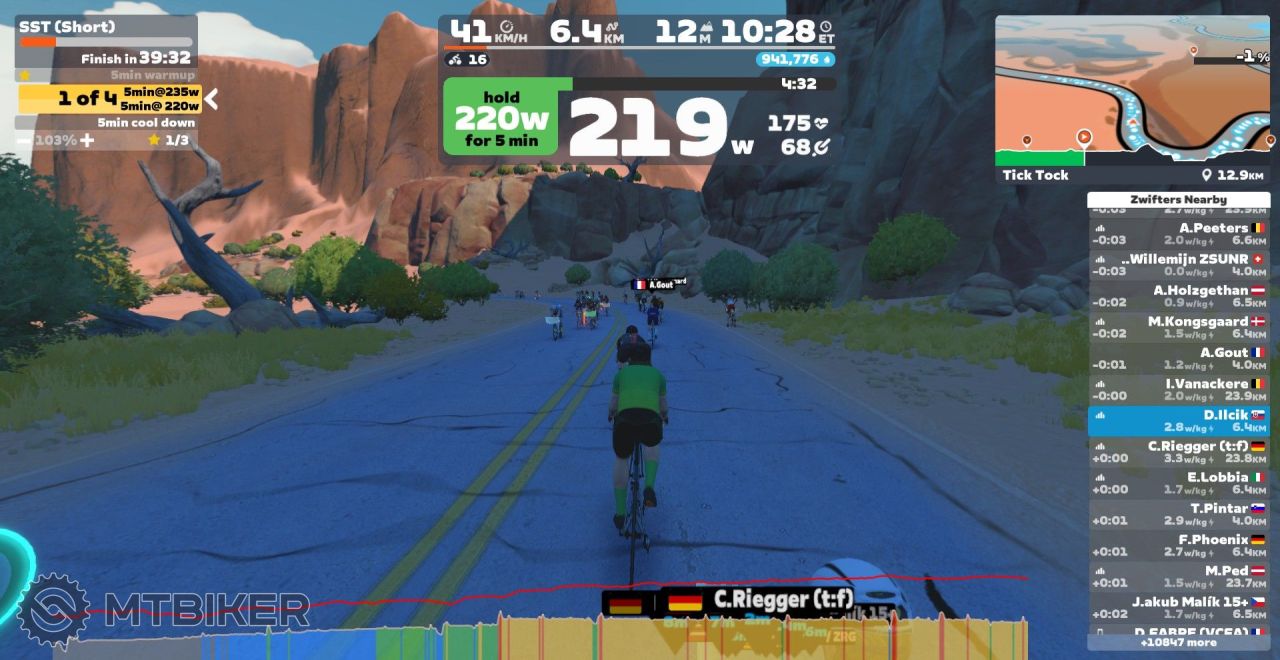Select C.Riegger (t:f) in the riders list

[x=1178, y=452]
